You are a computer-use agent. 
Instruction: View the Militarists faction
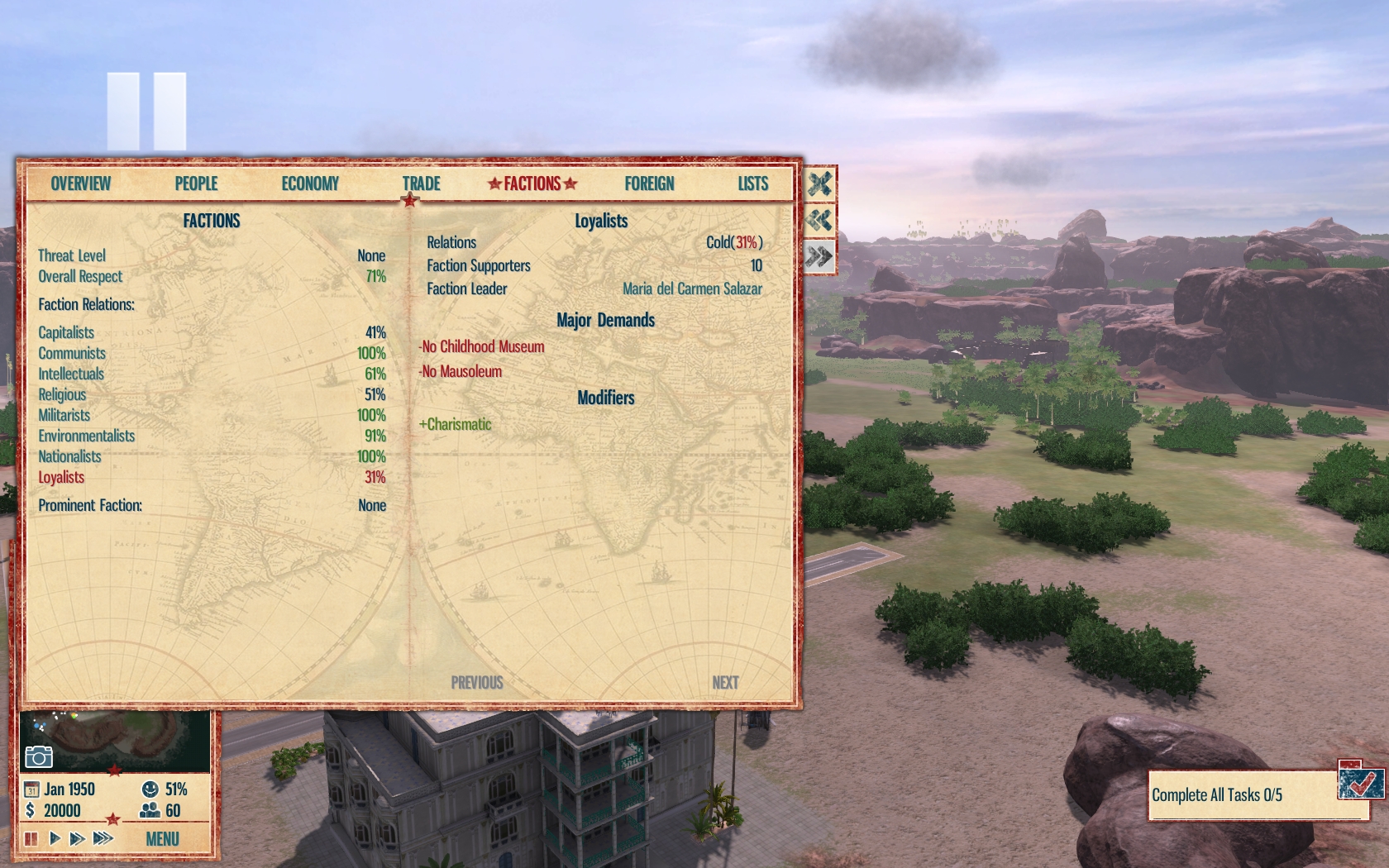point(64,415)
